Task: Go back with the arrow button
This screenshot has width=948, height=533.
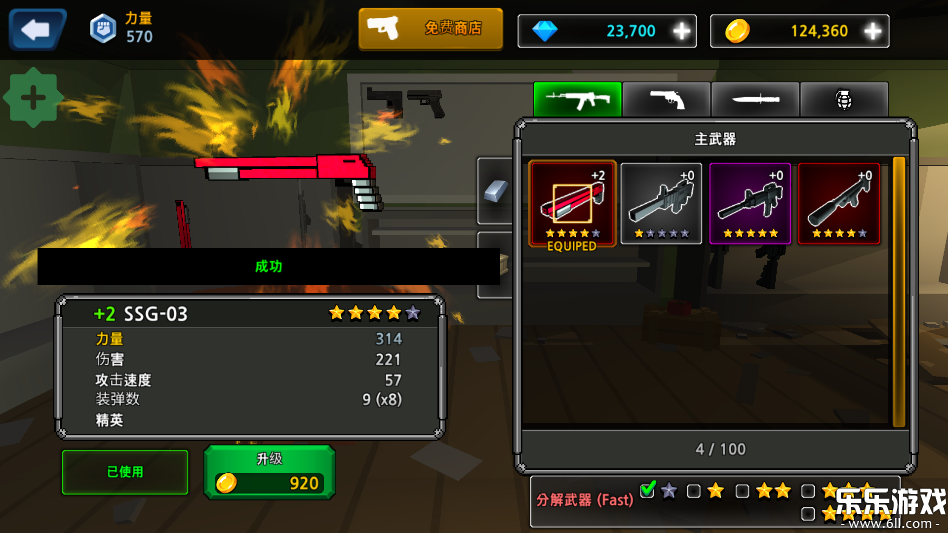Action: [x=37, y=30]
